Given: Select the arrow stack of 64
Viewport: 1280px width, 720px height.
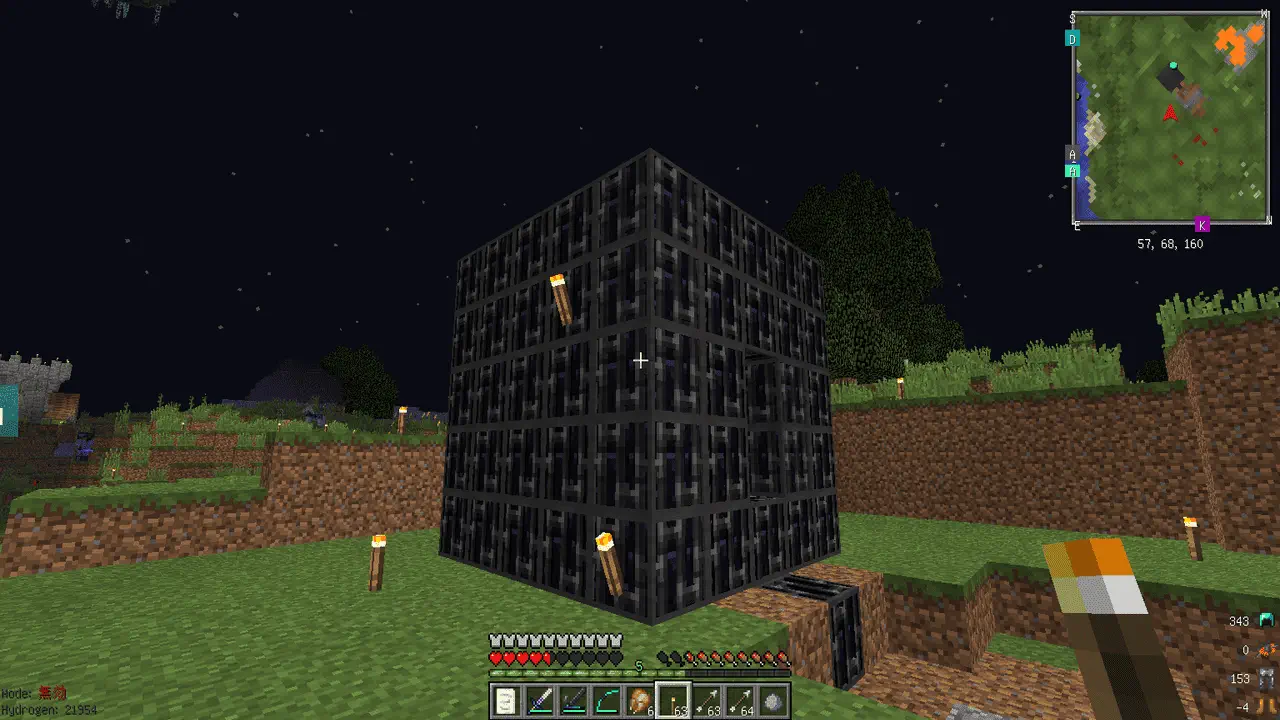Looking at the screenshot, I should [x=739, y=702].
